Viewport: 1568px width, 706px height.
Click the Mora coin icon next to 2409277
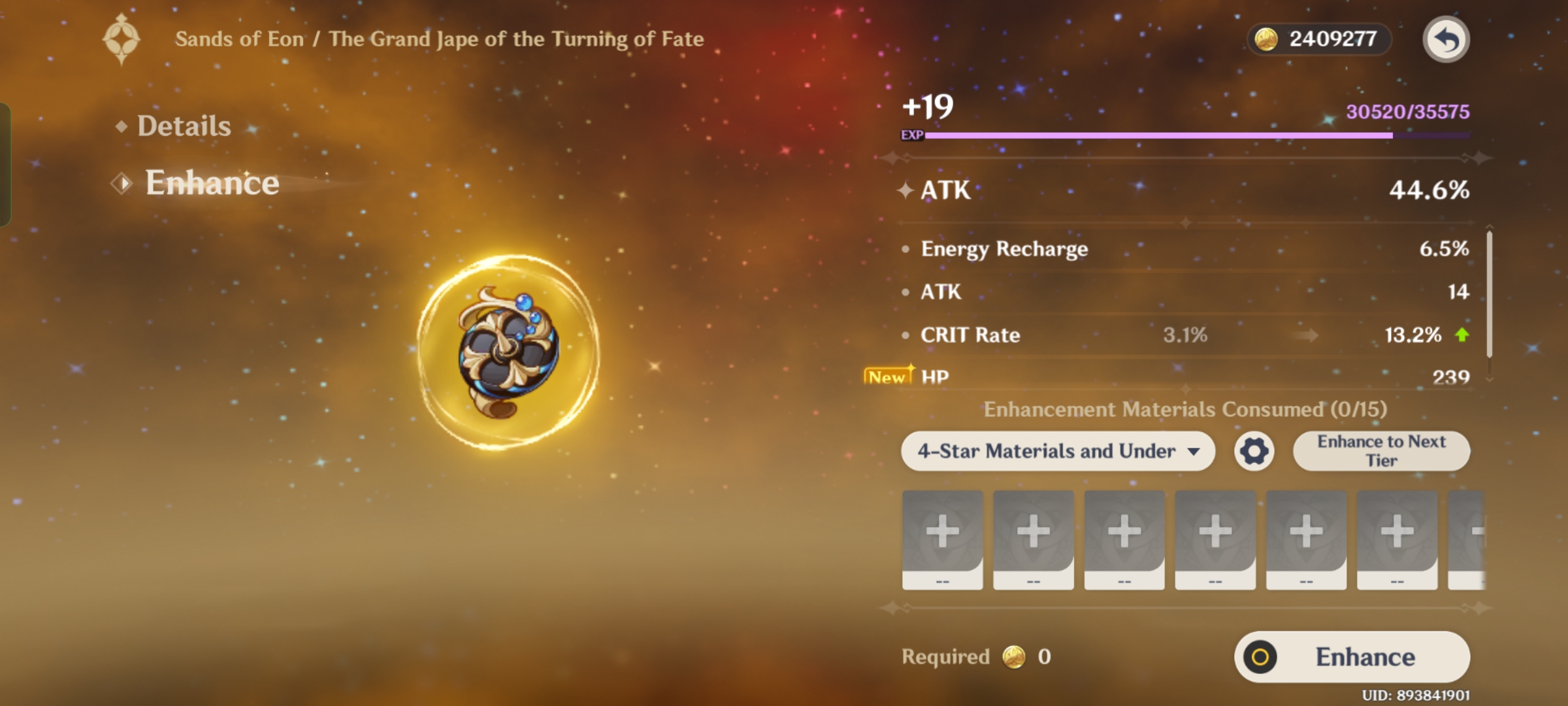point(1265,39)
